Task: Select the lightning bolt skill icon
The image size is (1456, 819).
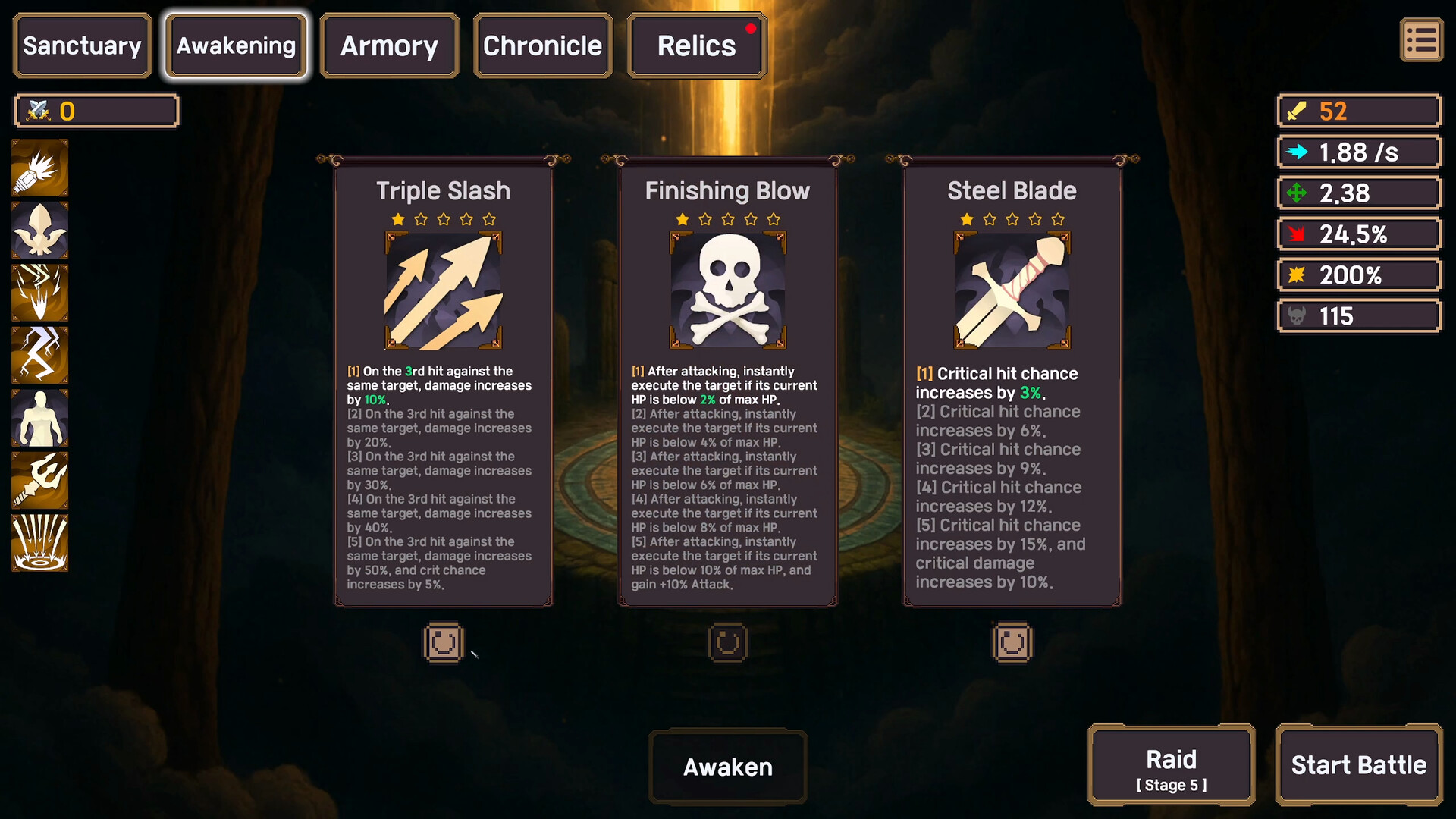Action: [x=39, y=354]
